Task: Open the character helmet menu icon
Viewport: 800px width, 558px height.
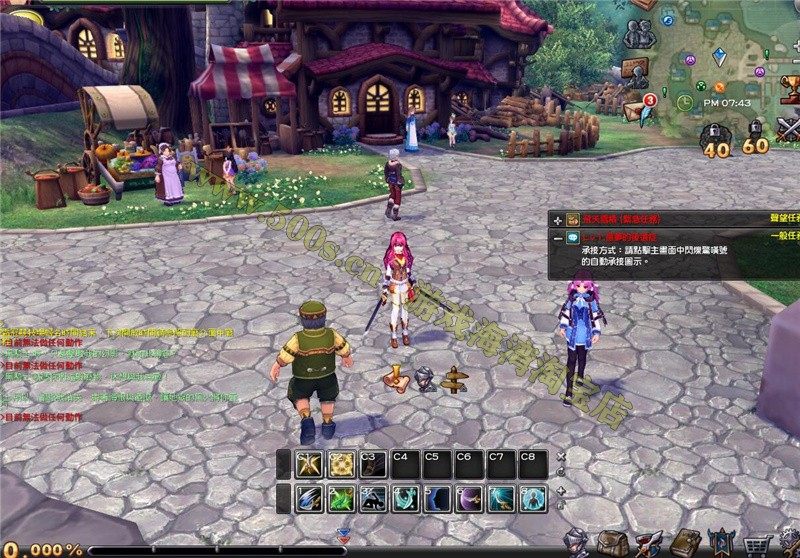Action: 577,543
